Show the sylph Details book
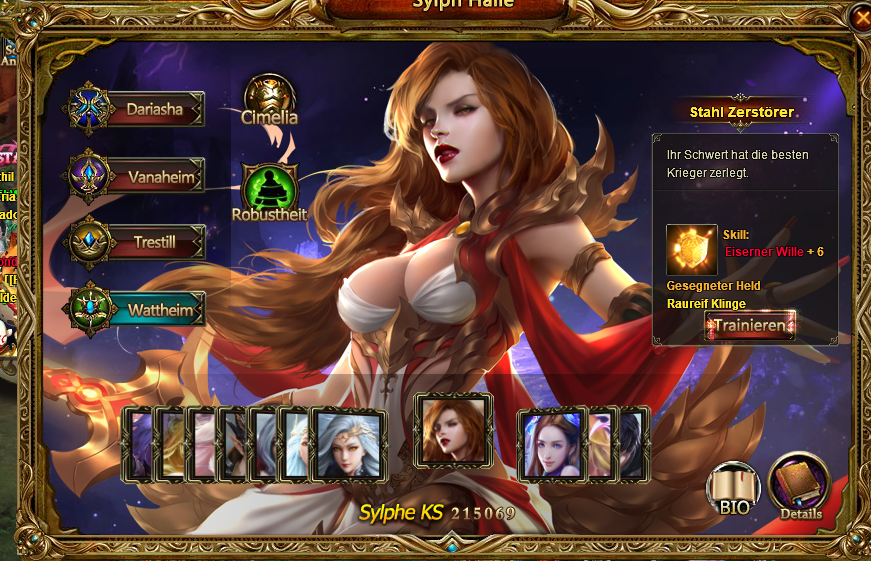Screen dimensions: 871x561 click(x=799, y=486)
